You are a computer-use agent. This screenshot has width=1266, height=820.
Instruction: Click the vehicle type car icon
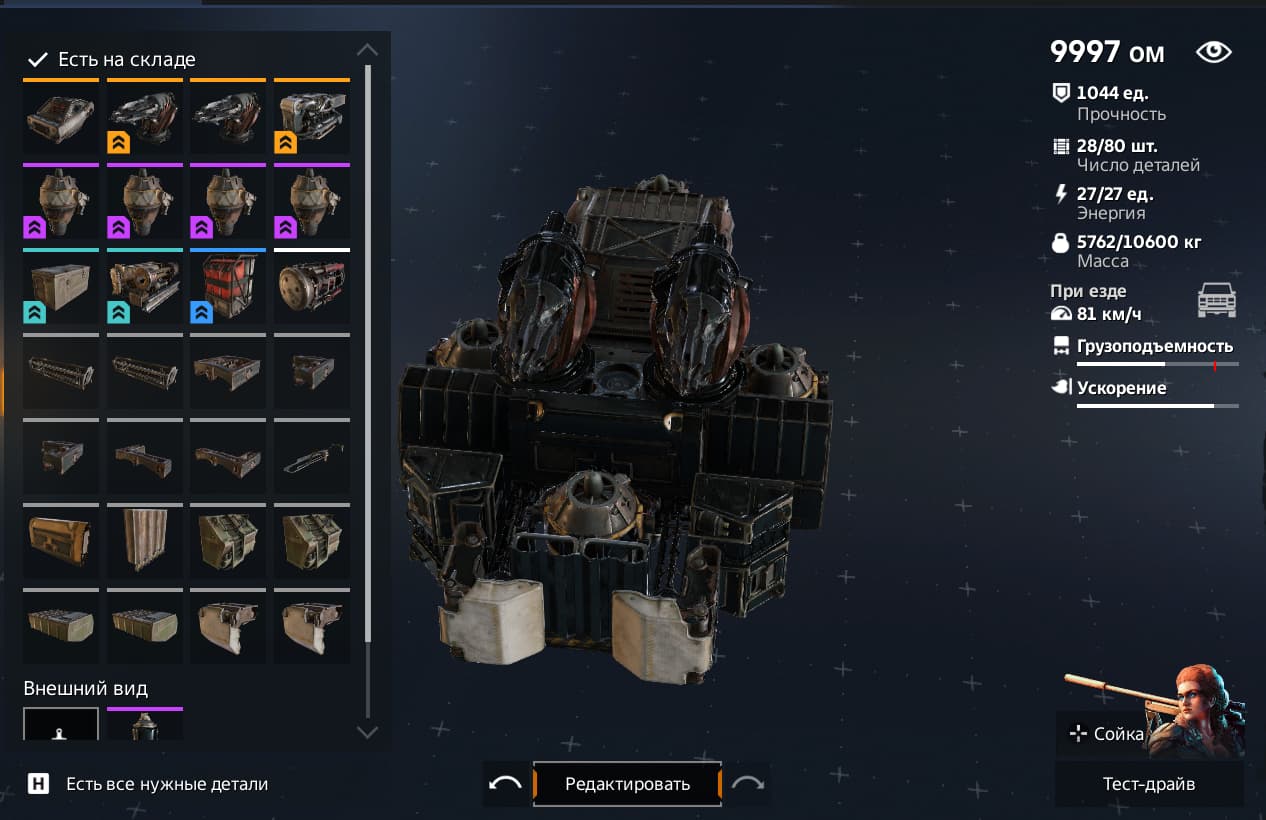click(1217, 301)
